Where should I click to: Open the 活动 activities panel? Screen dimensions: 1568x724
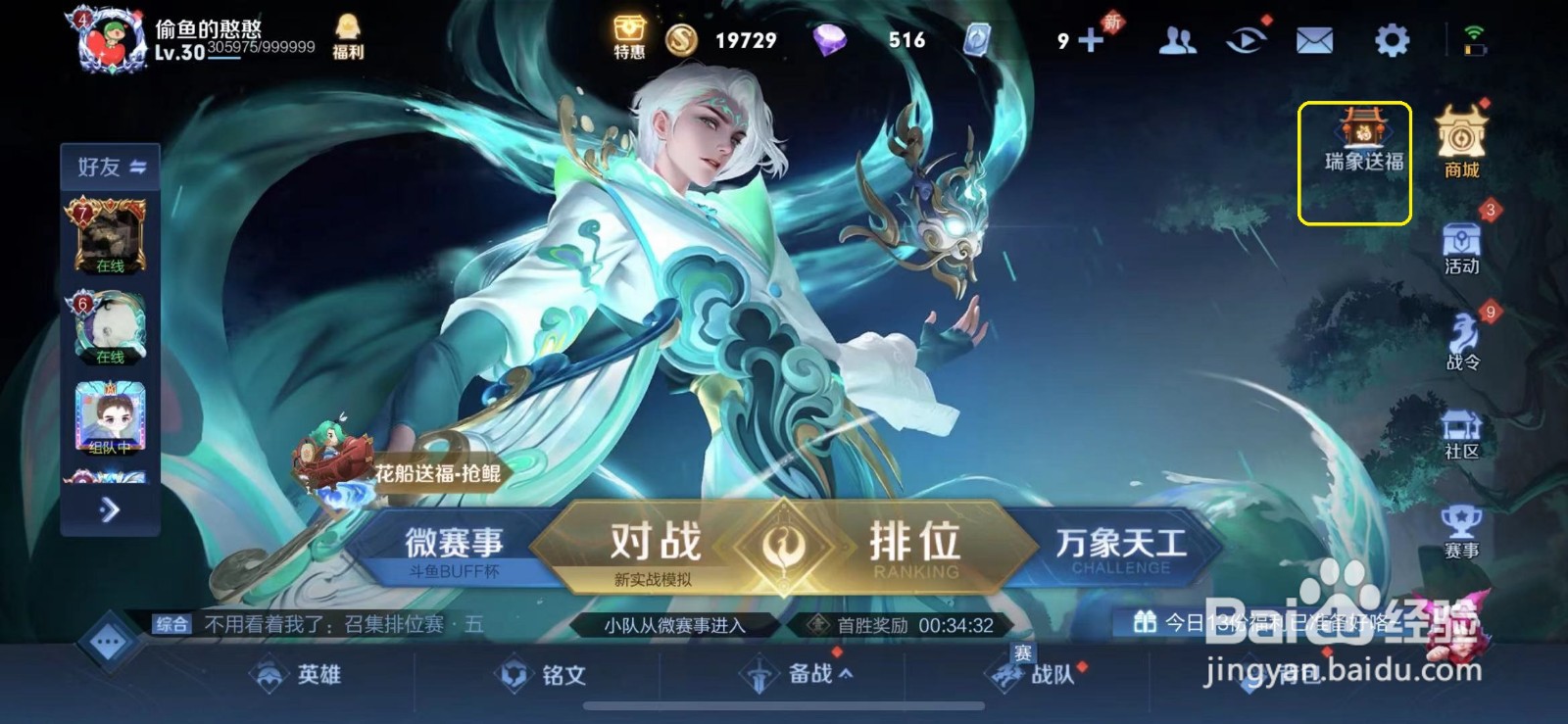1460,246
